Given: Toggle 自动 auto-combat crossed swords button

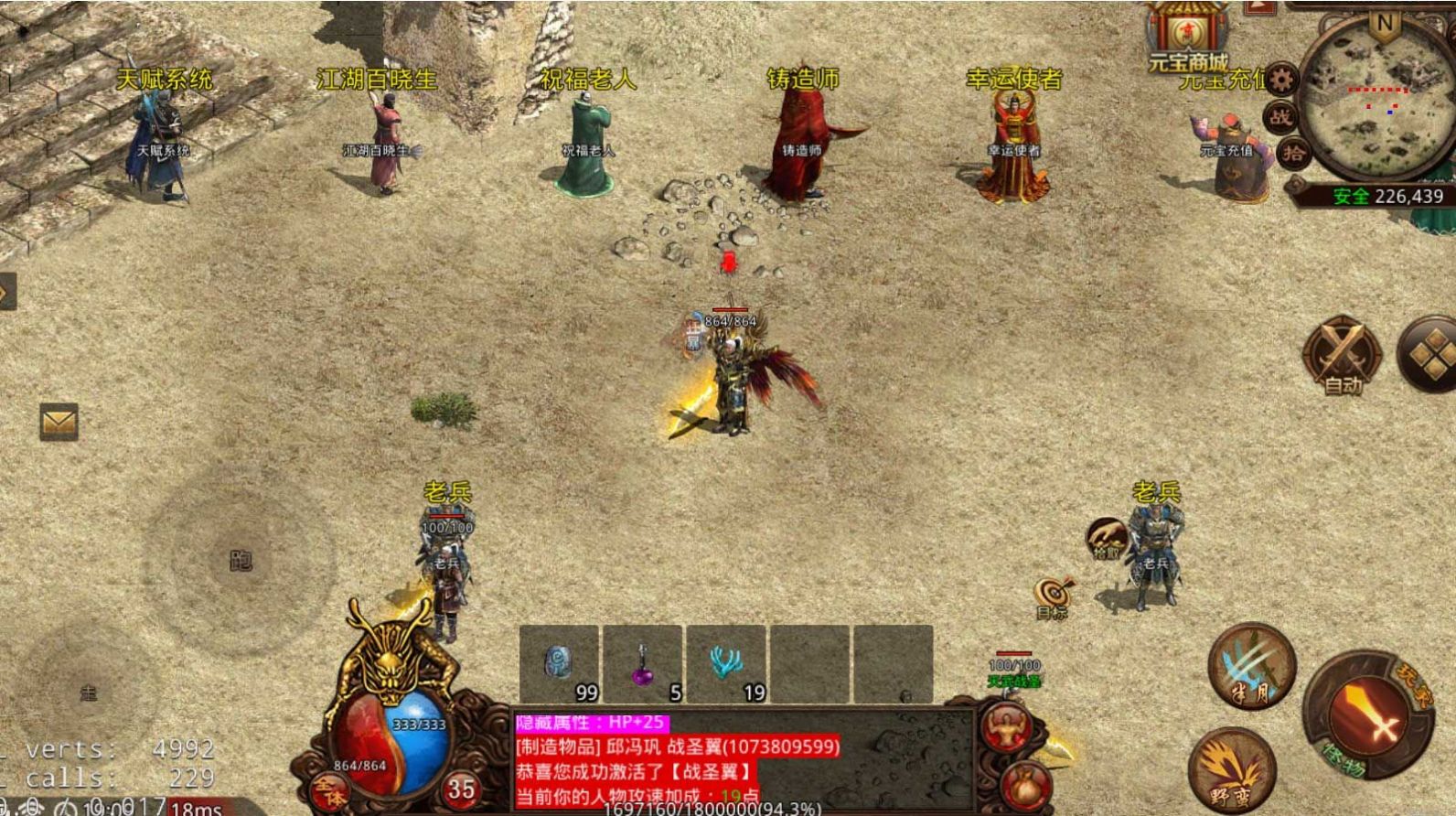Looking at the screenshot, I should coord(1342,357).
